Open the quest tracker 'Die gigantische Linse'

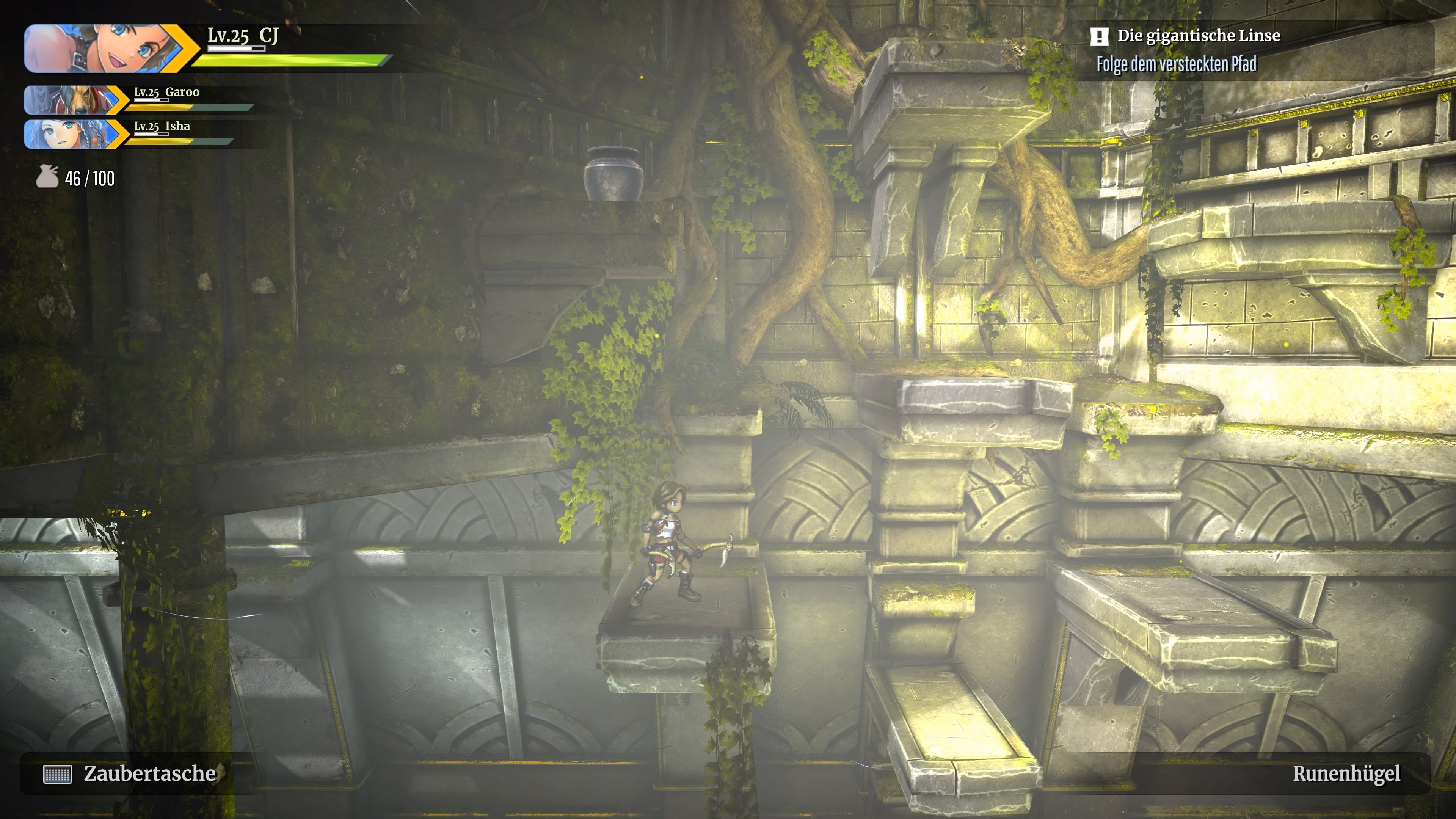click(1198, 36)
